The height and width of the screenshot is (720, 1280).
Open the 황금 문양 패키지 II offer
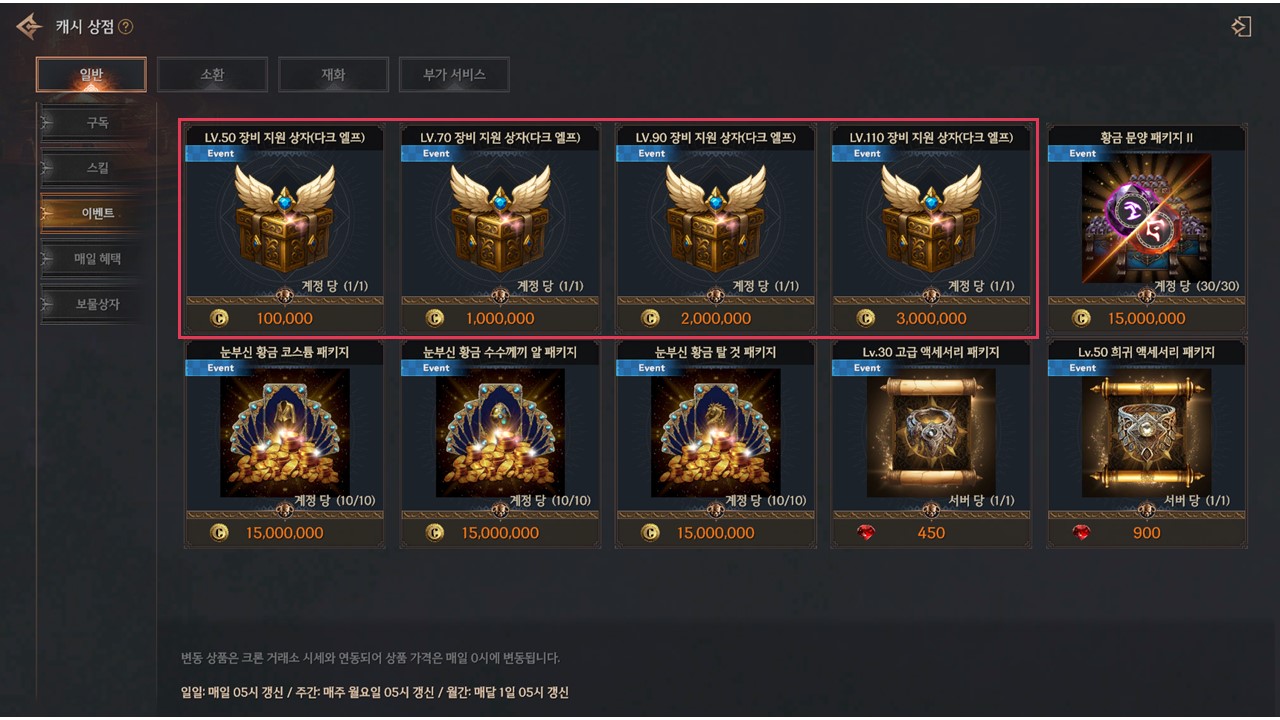pos(1147,230)
